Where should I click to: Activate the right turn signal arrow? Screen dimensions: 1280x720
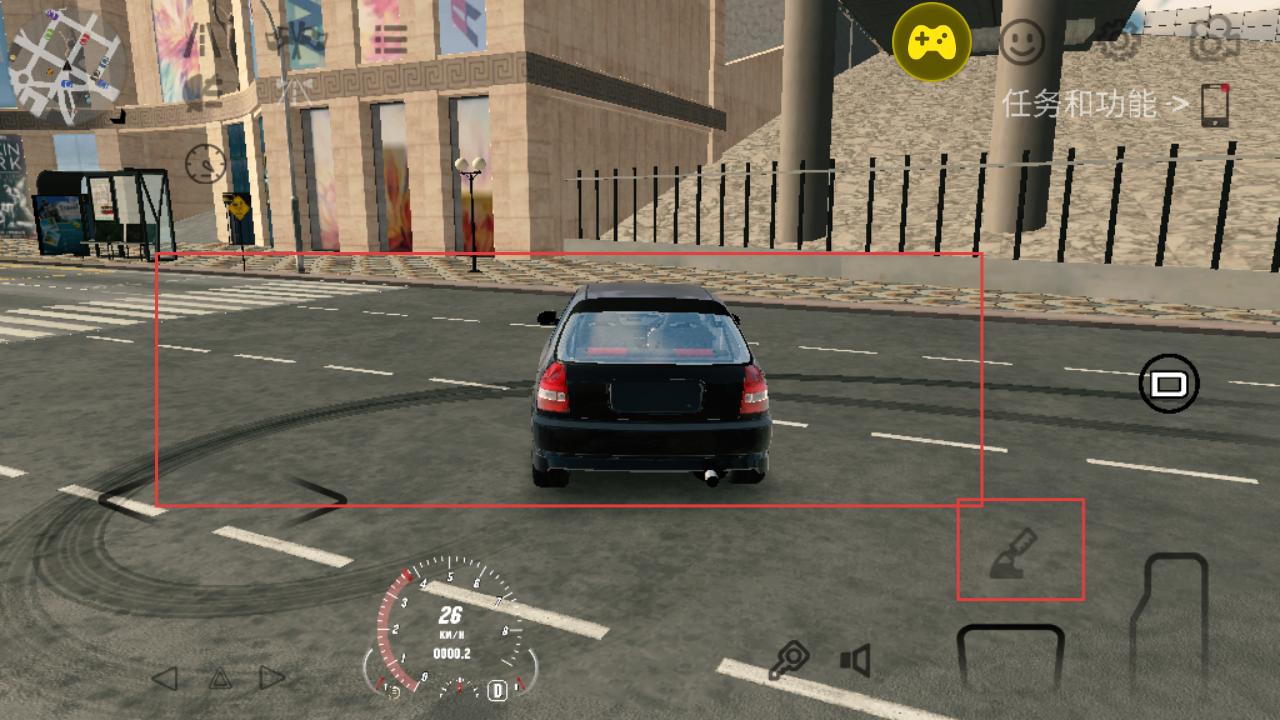[272, 678]
